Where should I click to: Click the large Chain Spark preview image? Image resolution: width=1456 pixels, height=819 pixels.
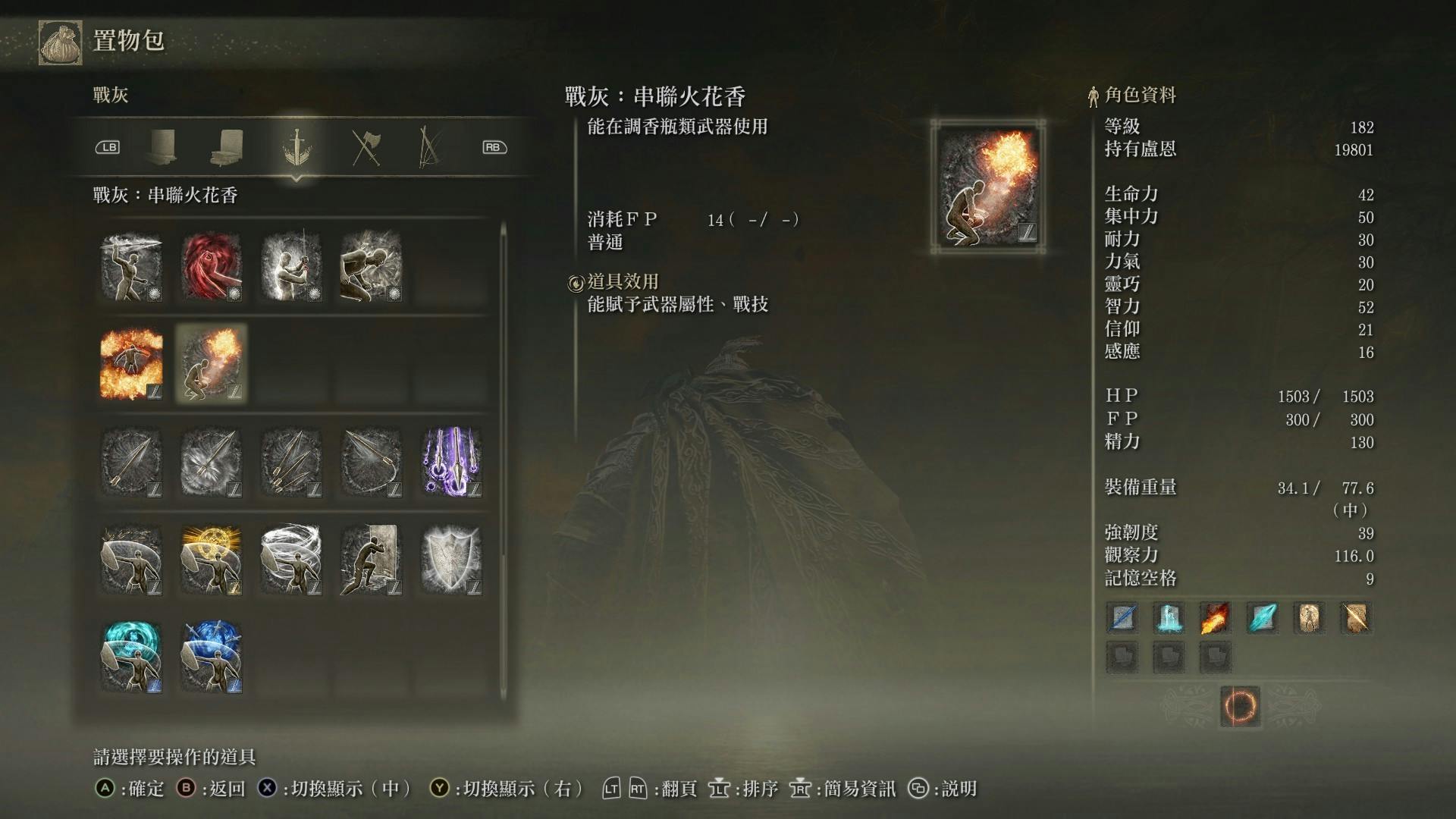pyautogui.click(x=988, y=187)
